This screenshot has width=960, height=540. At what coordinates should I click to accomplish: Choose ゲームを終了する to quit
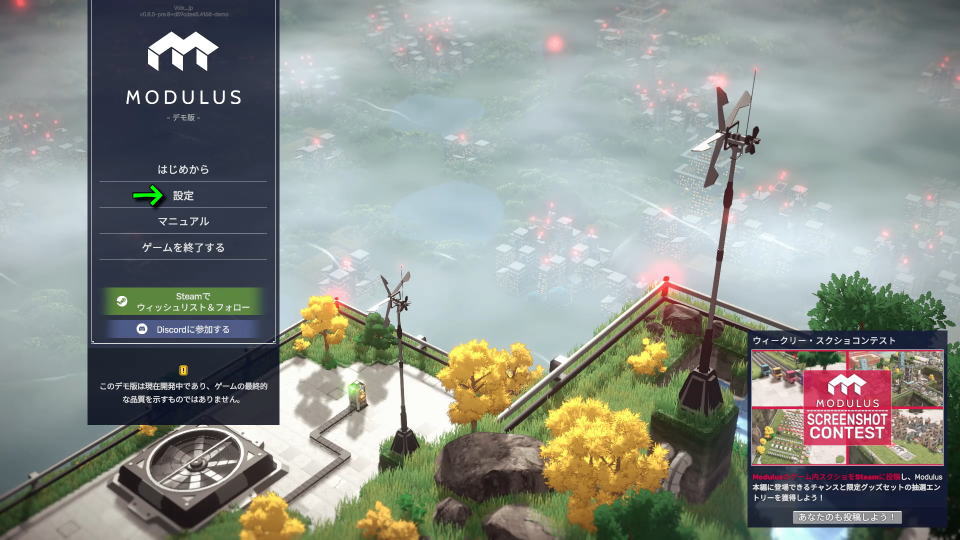[183, 247]
